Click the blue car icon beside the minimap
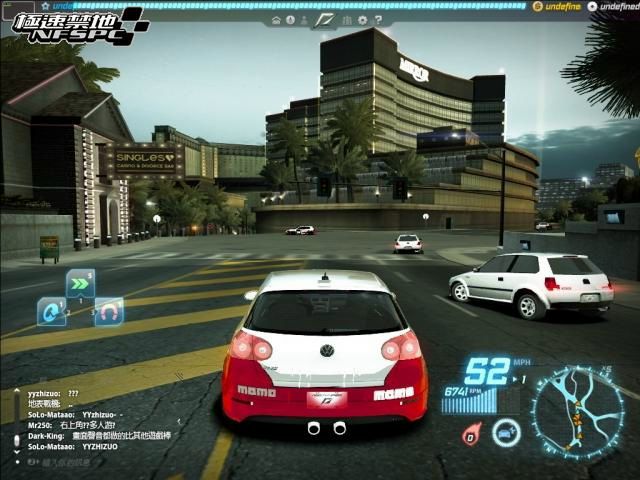The height and width of the screenshot is (480, 640). pos(506,432)
